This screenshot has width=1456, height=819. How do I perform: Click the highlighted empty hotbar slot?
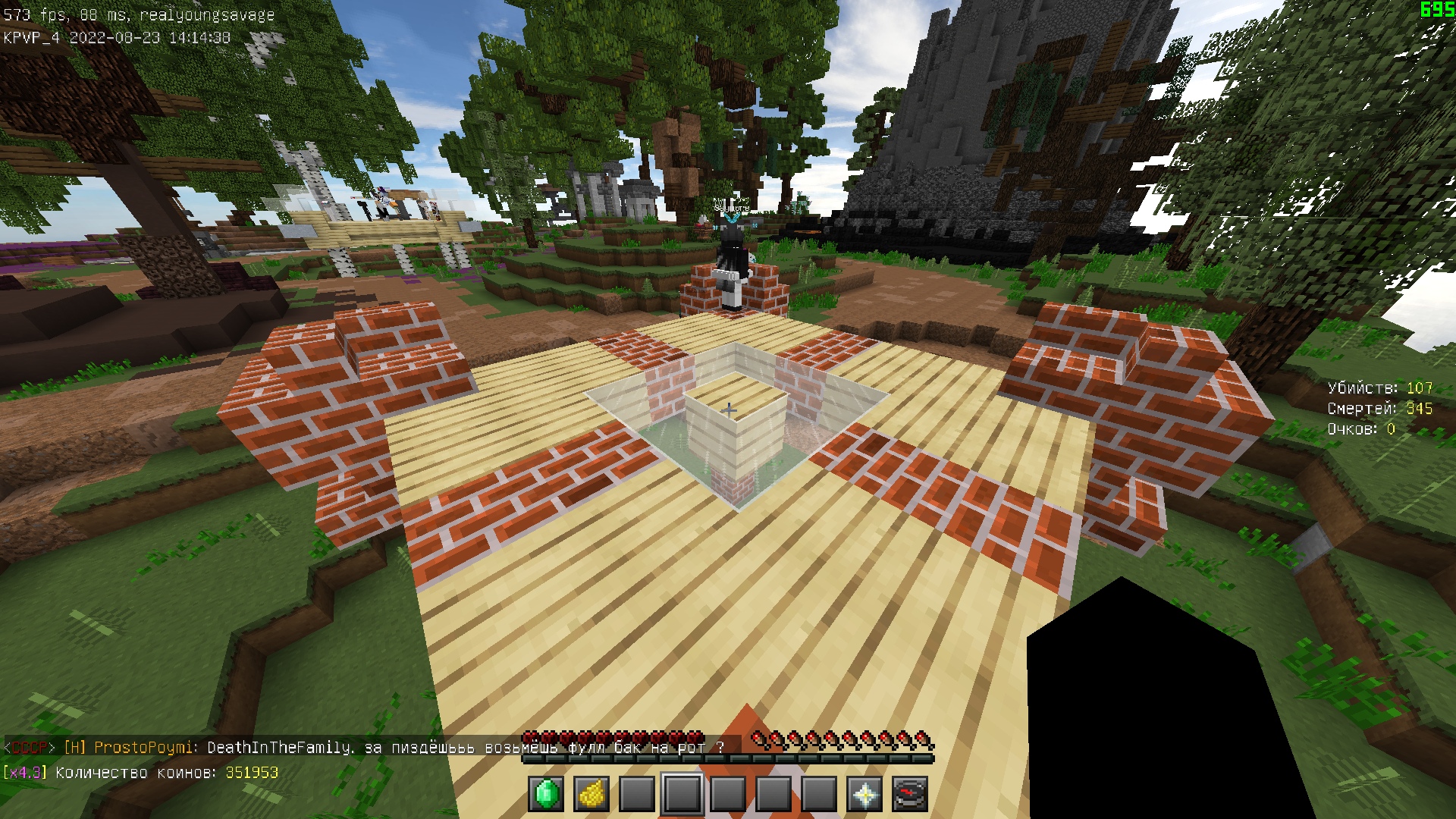click(x=682, y=794)
